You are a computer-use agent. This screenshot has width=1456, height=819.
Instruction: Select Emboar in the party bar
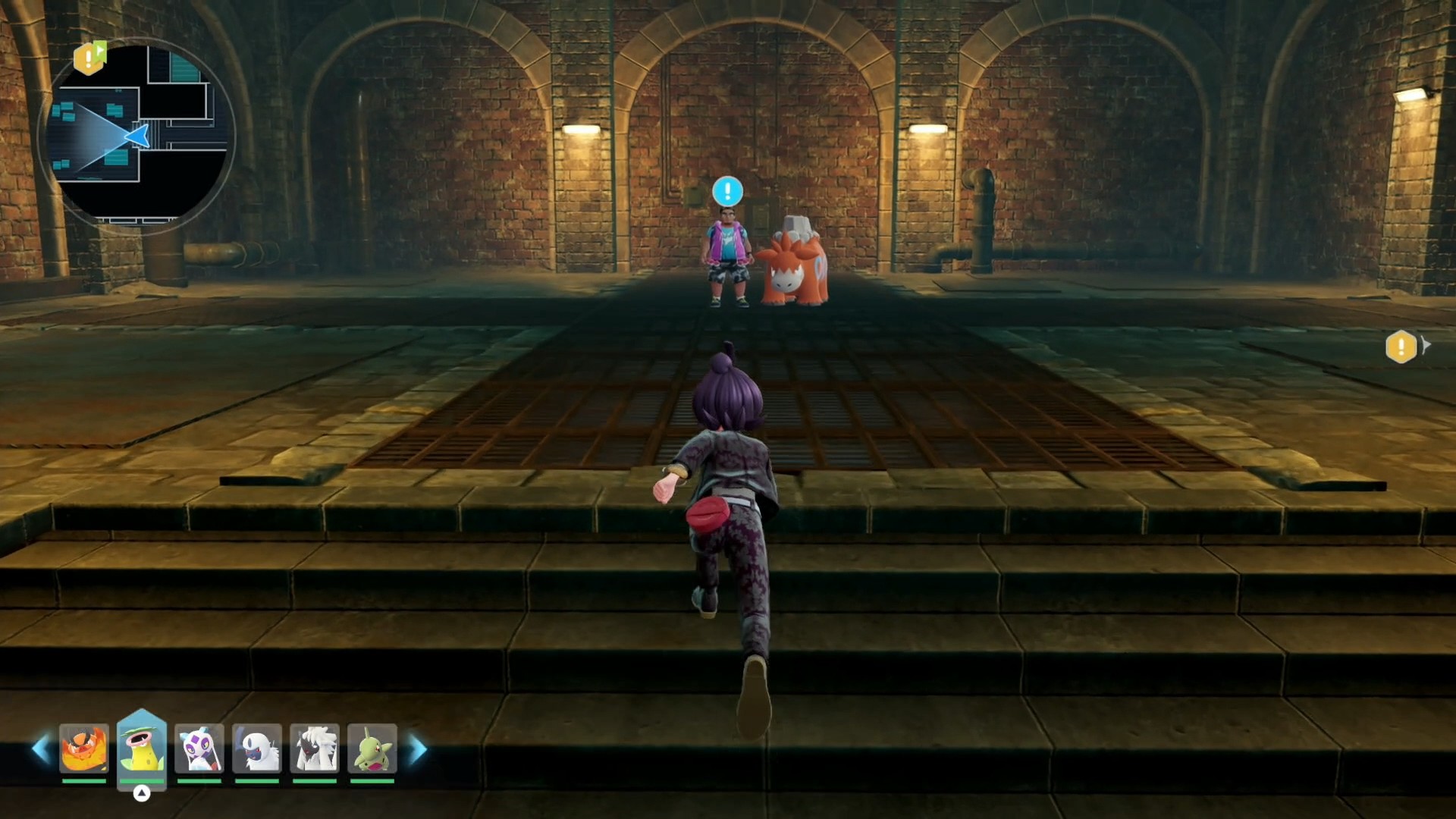click(x=84, y=749)
